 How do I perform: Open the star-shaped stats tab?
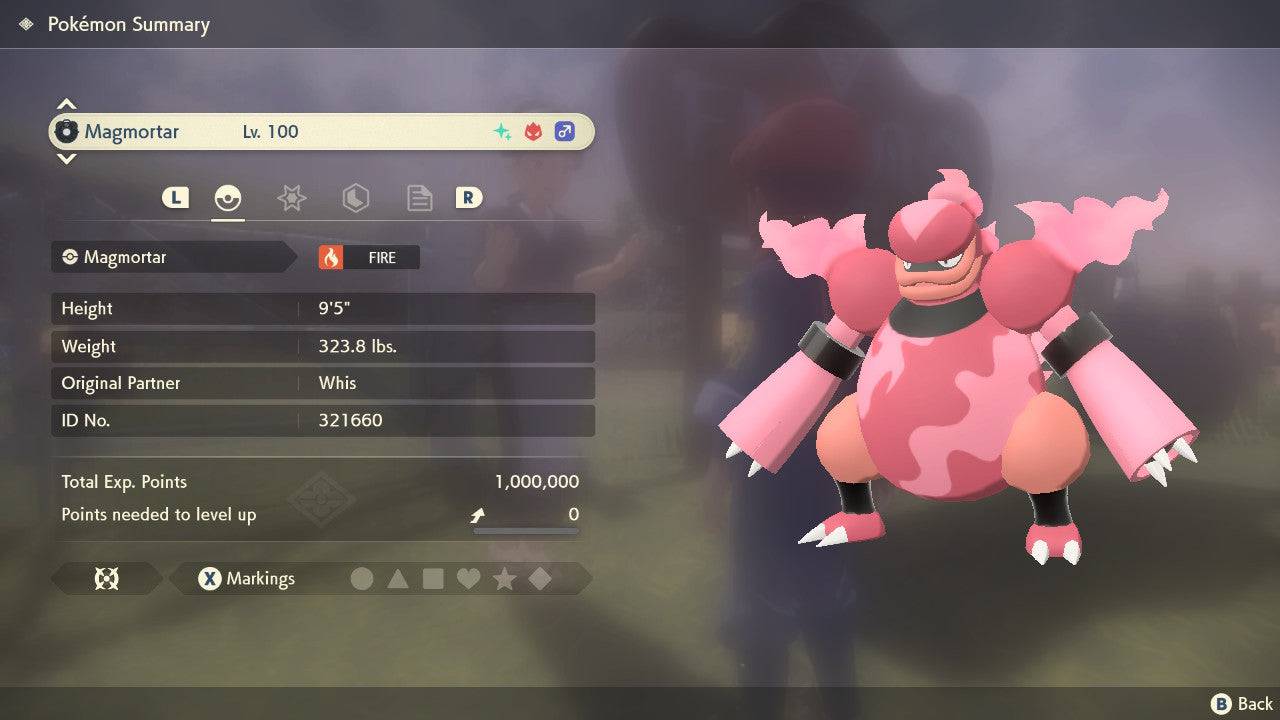point(291,198)
